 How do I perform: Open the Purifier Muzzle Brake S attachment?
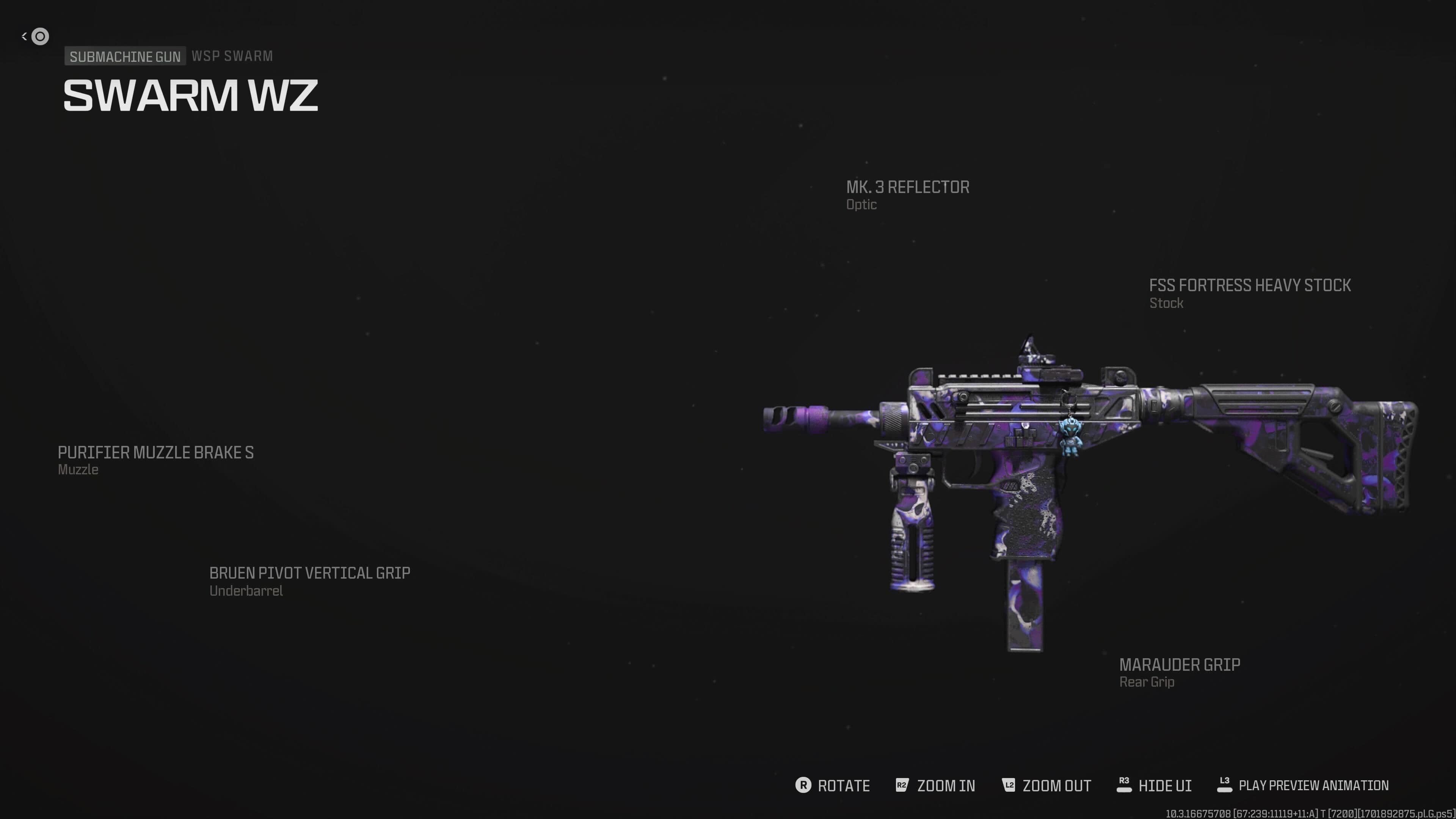click(156, 452)
